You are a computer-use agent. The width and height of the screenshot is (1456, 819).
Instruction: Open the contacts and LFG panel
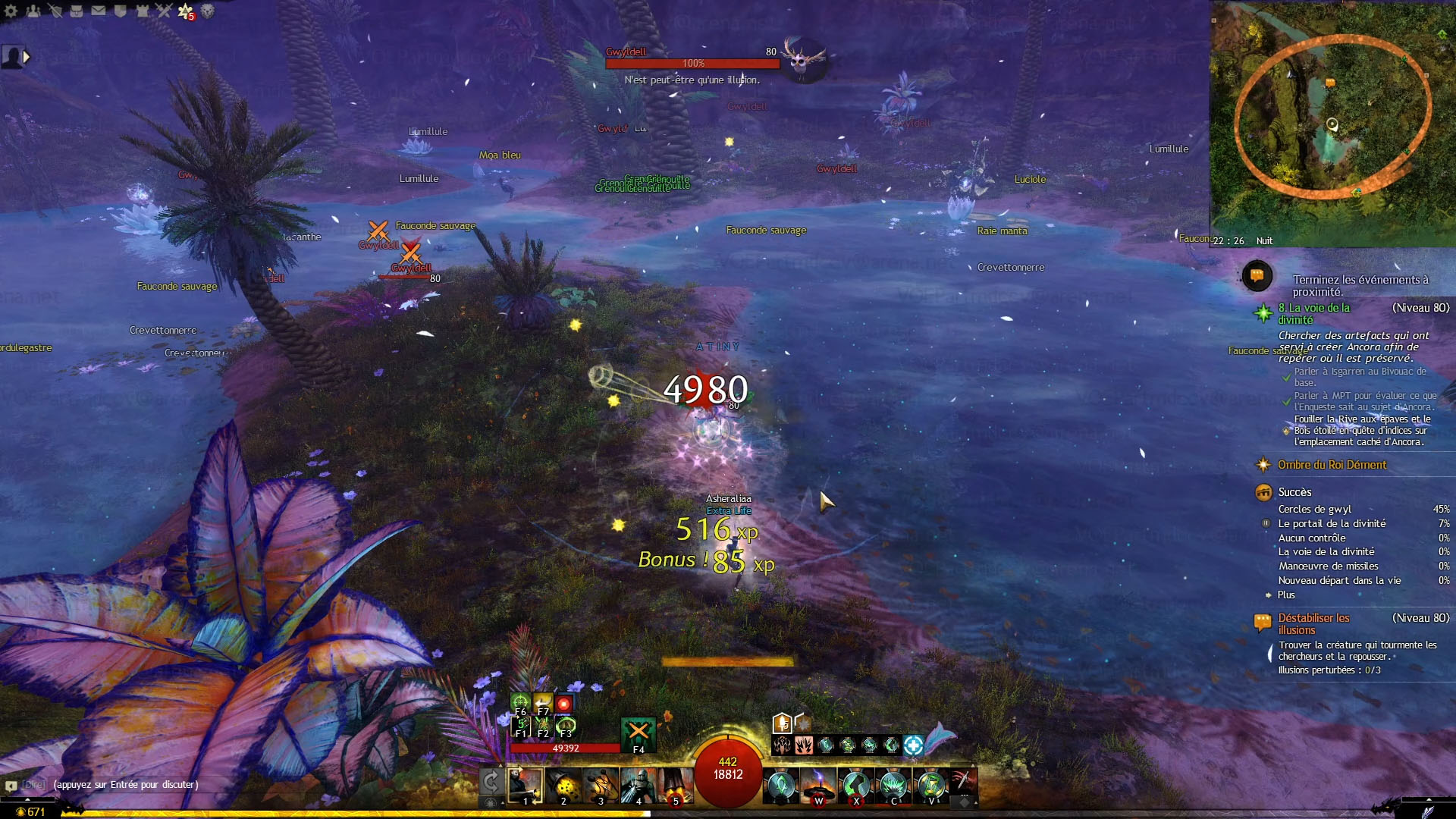pos(33,11)
